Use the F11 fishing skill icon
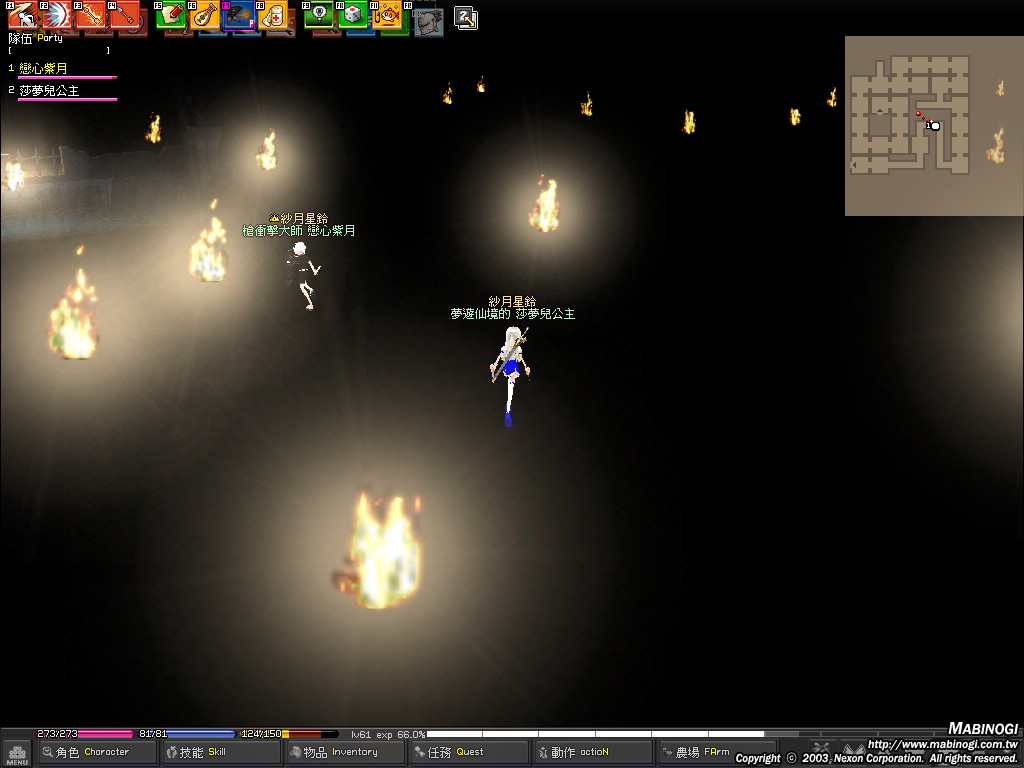This screenshot has height=768, width=1024. click(x=387, y=15)
